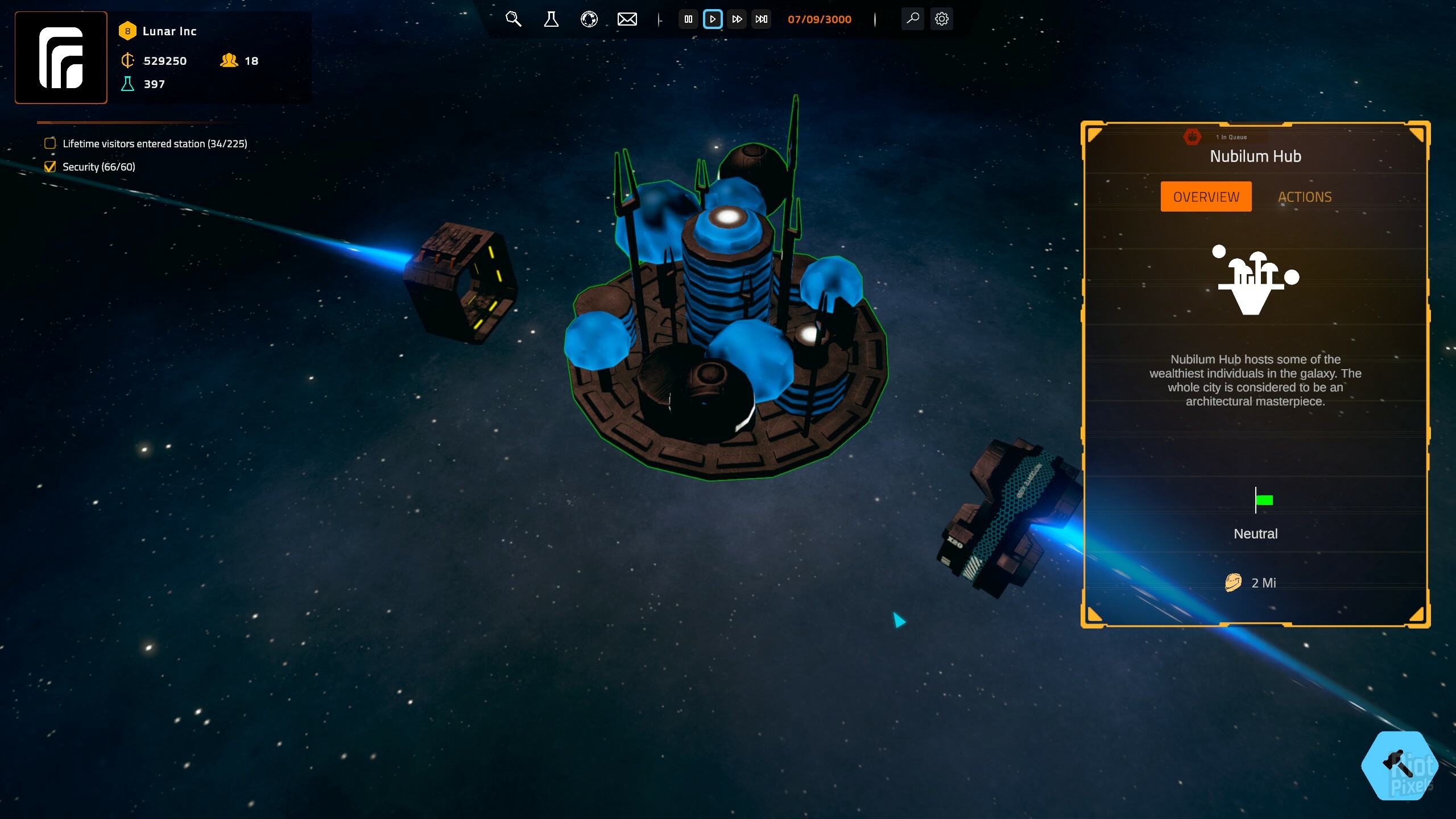This screenshot has width=1456, height=819.
Task: Open the gear settings menu
Action: point(942,19)
